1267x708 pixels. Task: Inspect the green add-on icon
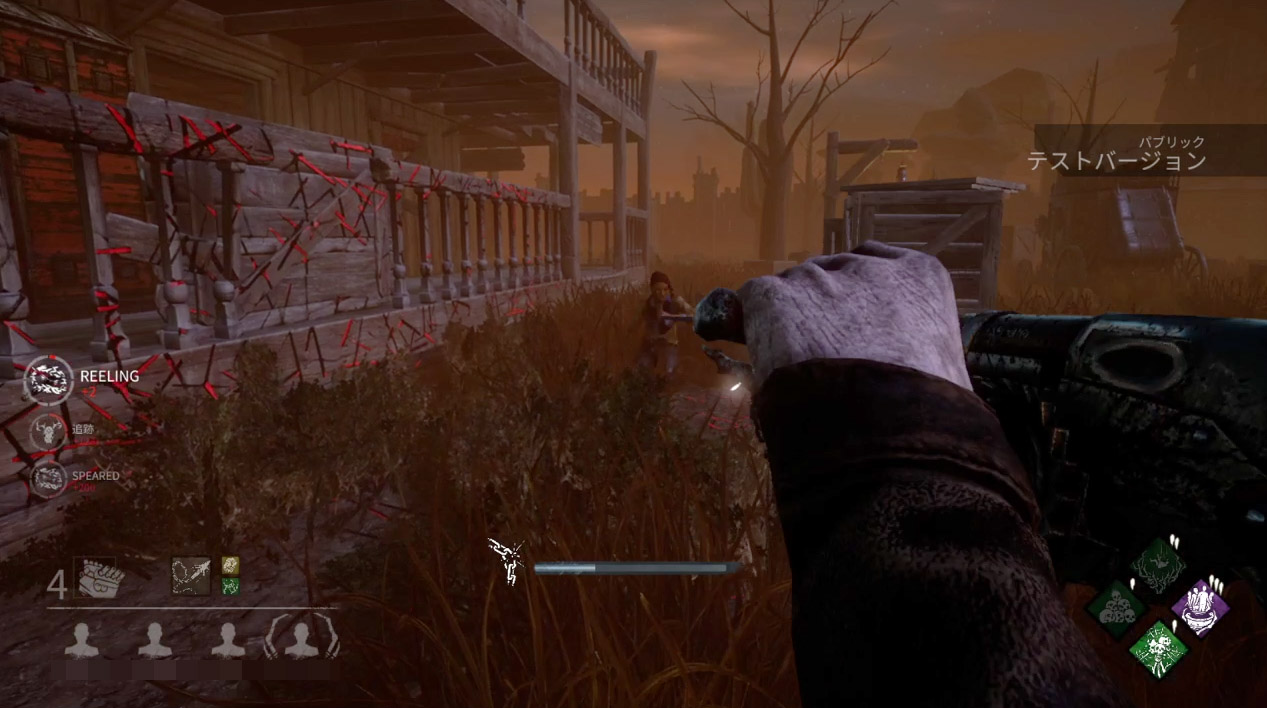(230, 587)
